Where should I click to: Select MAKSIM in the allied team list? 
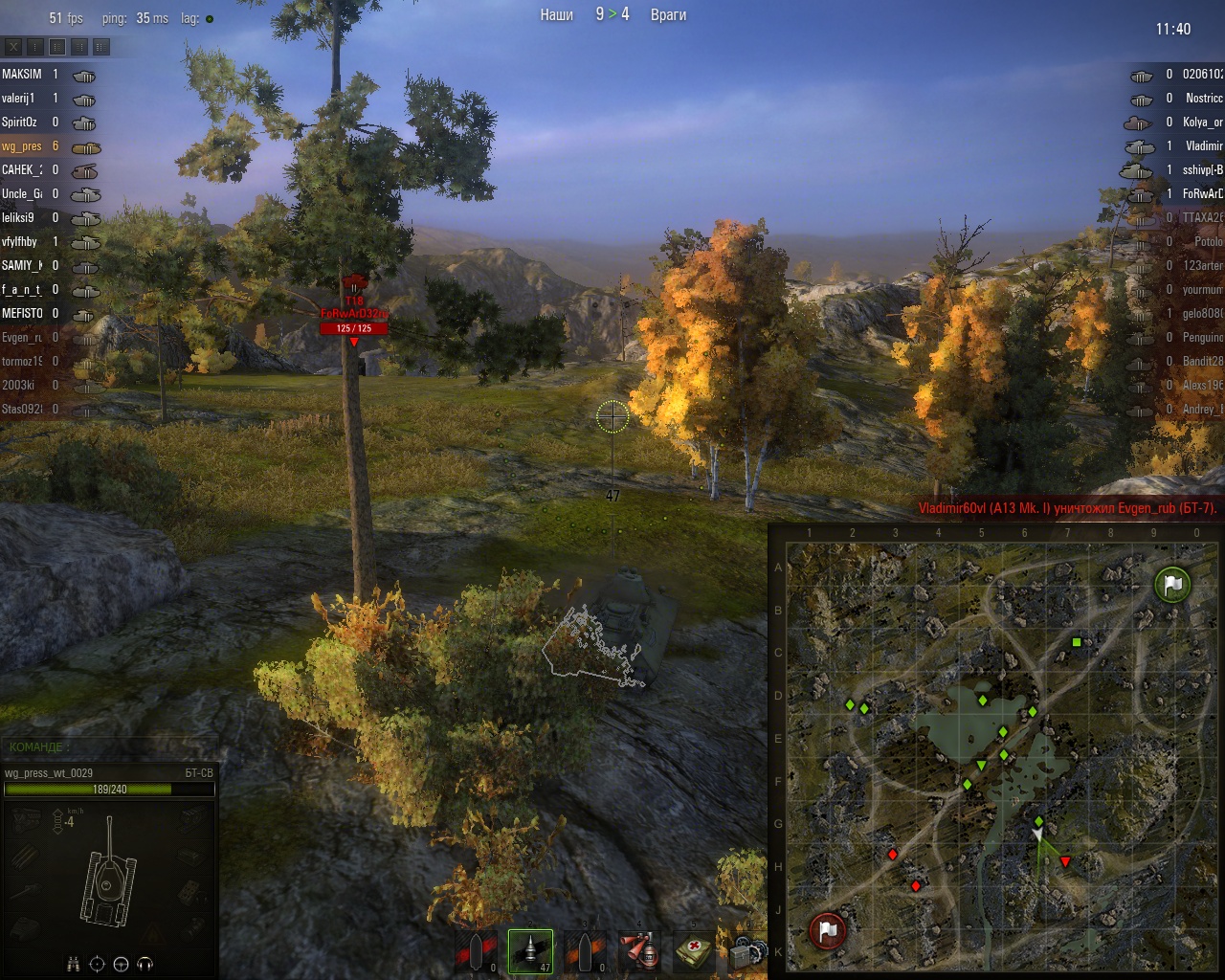pos(22,74)
